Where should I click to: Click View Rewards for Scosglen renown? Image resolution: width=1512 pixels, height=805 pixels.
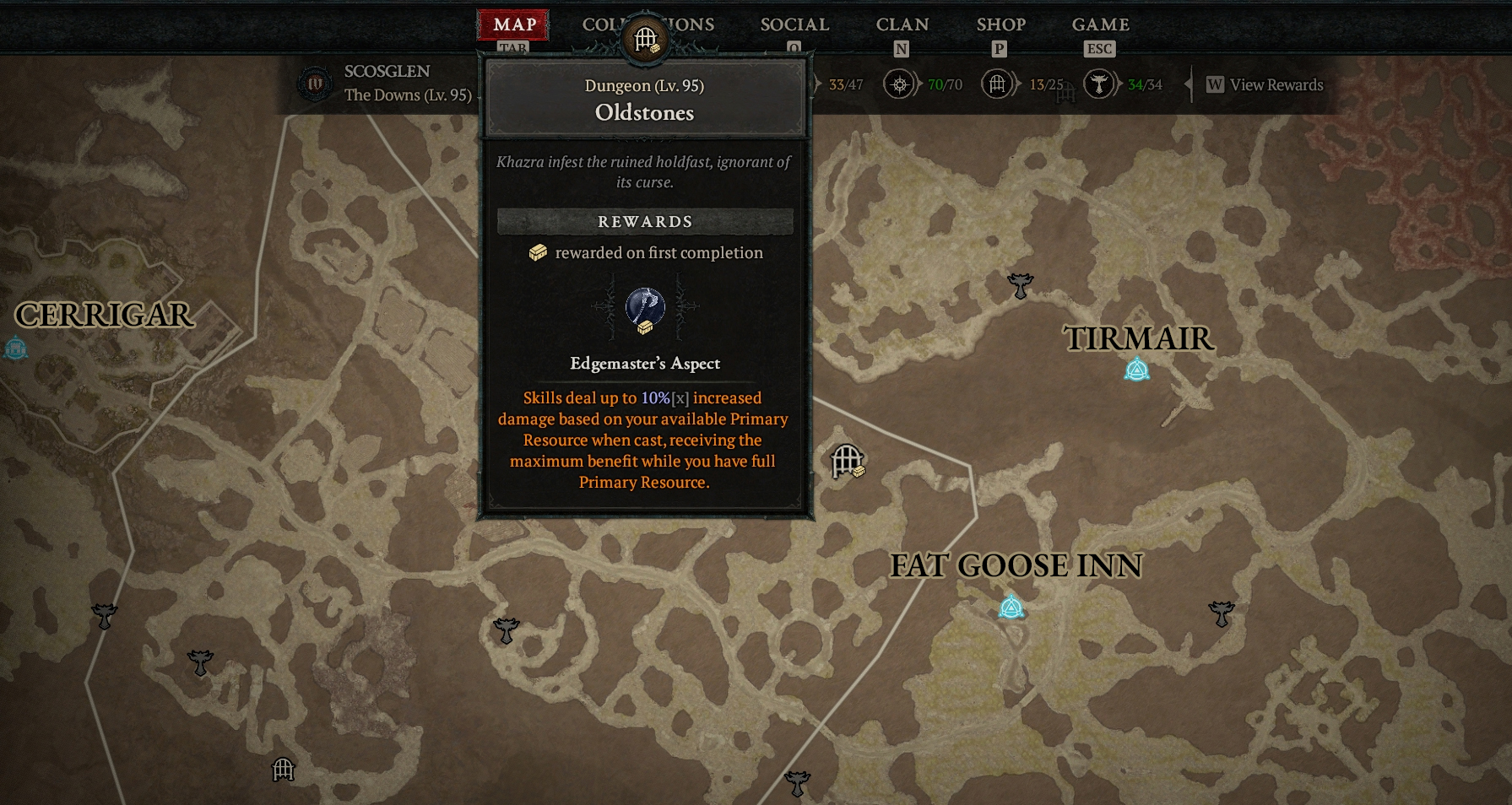tap(1265, 84)
